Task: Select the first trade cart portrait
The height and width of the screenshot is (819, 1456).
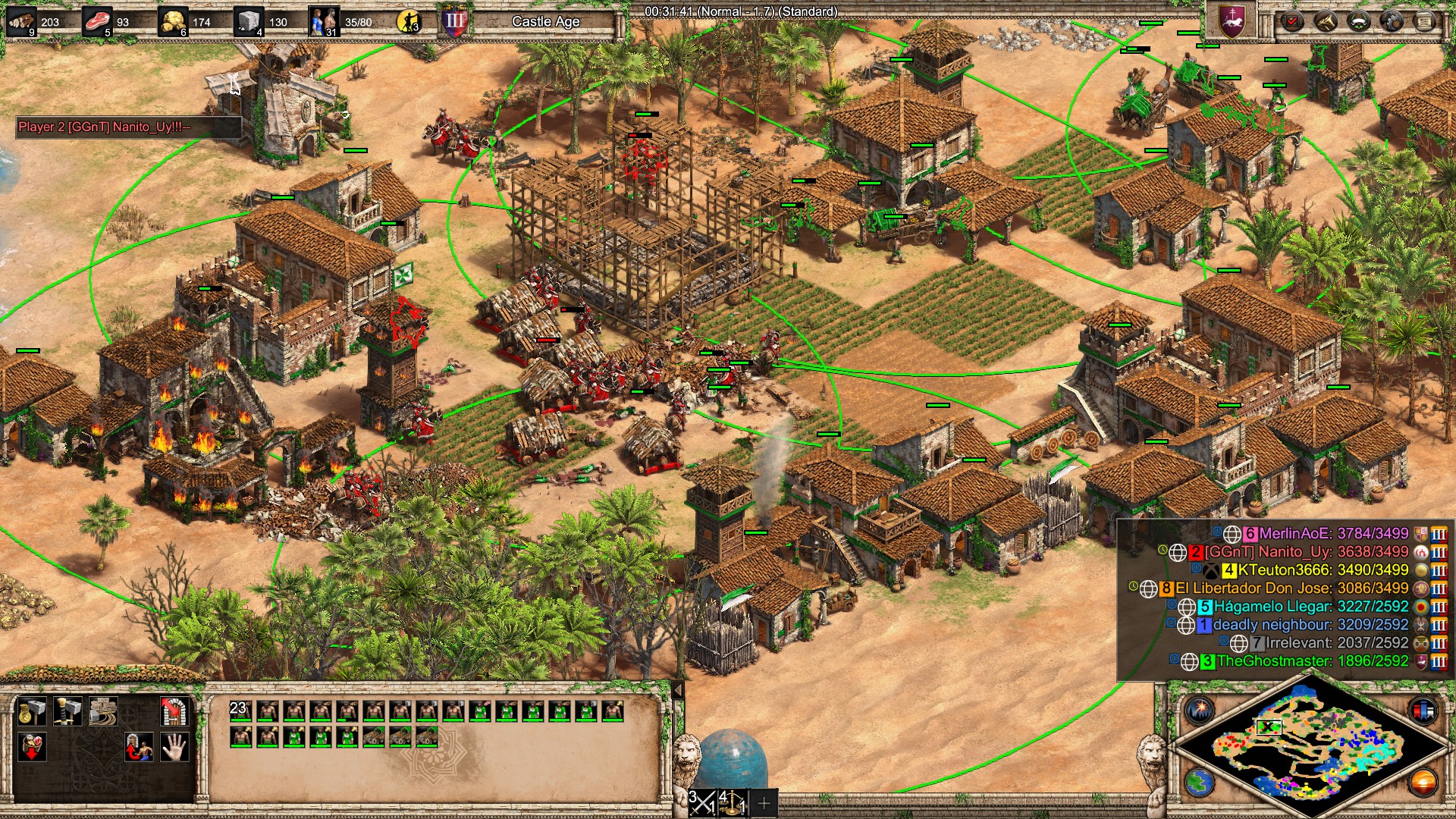Action: tap(373, 736)
